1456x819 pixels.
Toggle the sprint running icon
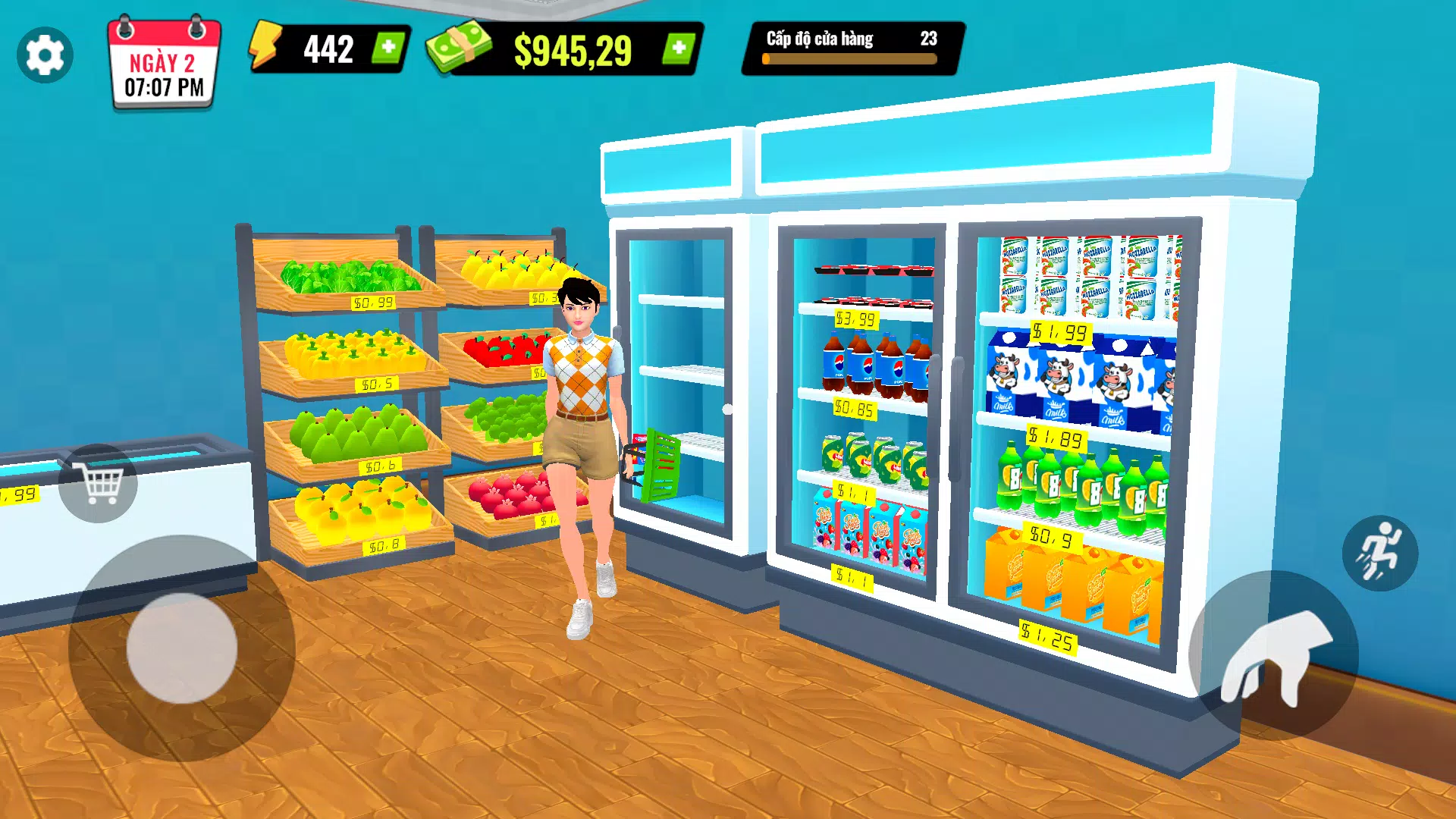click(x=1379, y=553)
